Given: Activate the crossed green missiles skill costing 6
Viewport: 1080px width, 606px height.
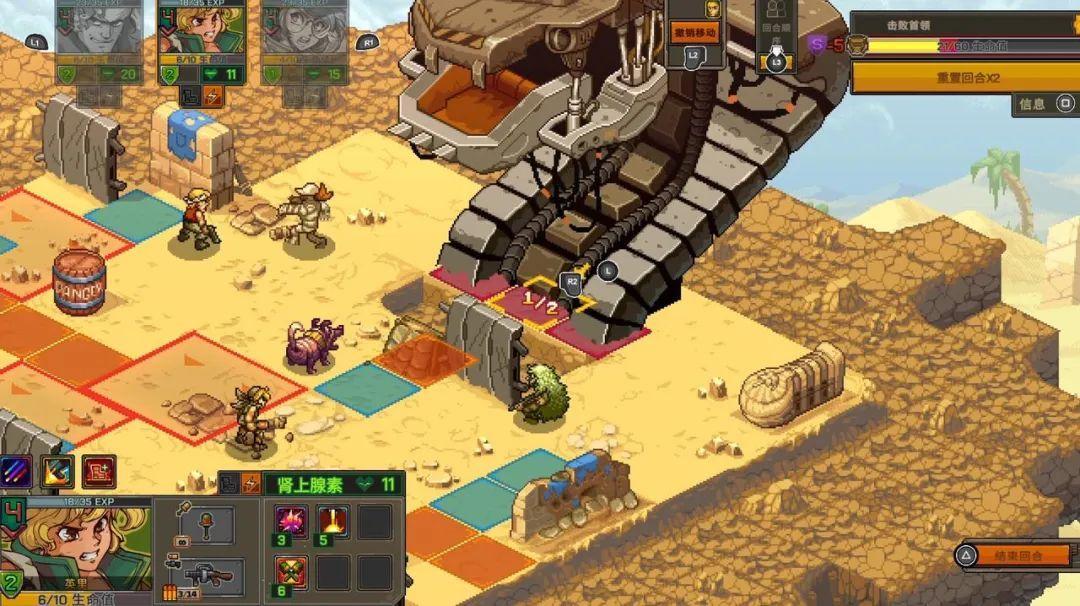Looking at the screenshot, I should 292,573.
